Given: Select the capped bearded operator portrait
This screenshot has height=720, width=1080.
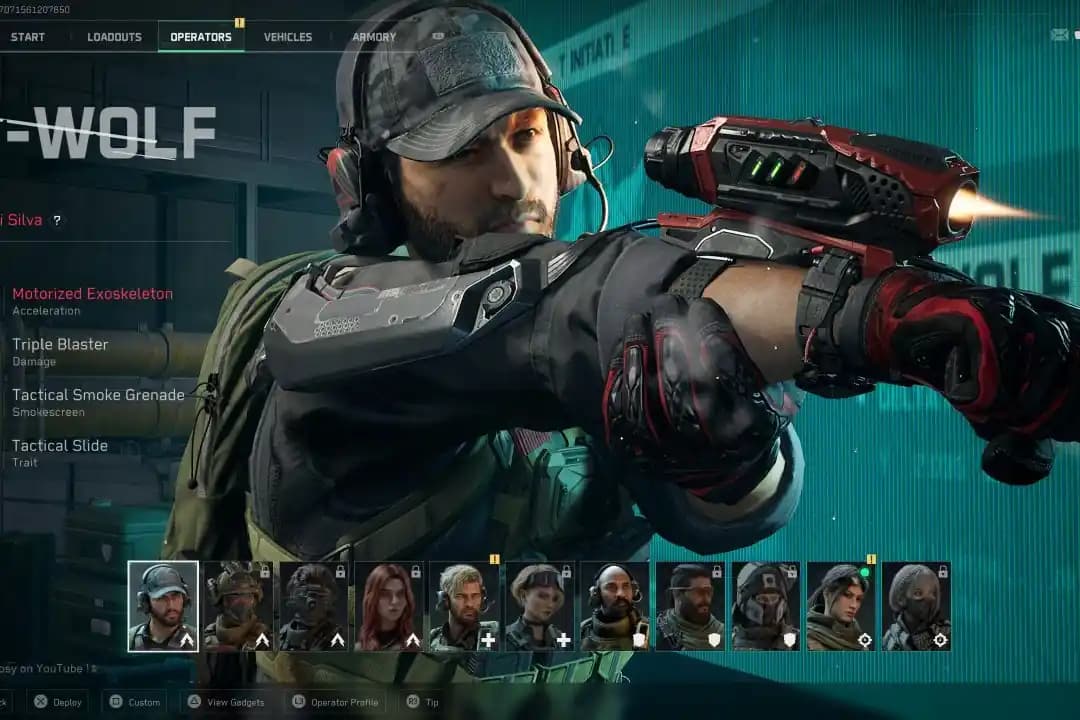Looking at the screenshot, I should 163,606.
